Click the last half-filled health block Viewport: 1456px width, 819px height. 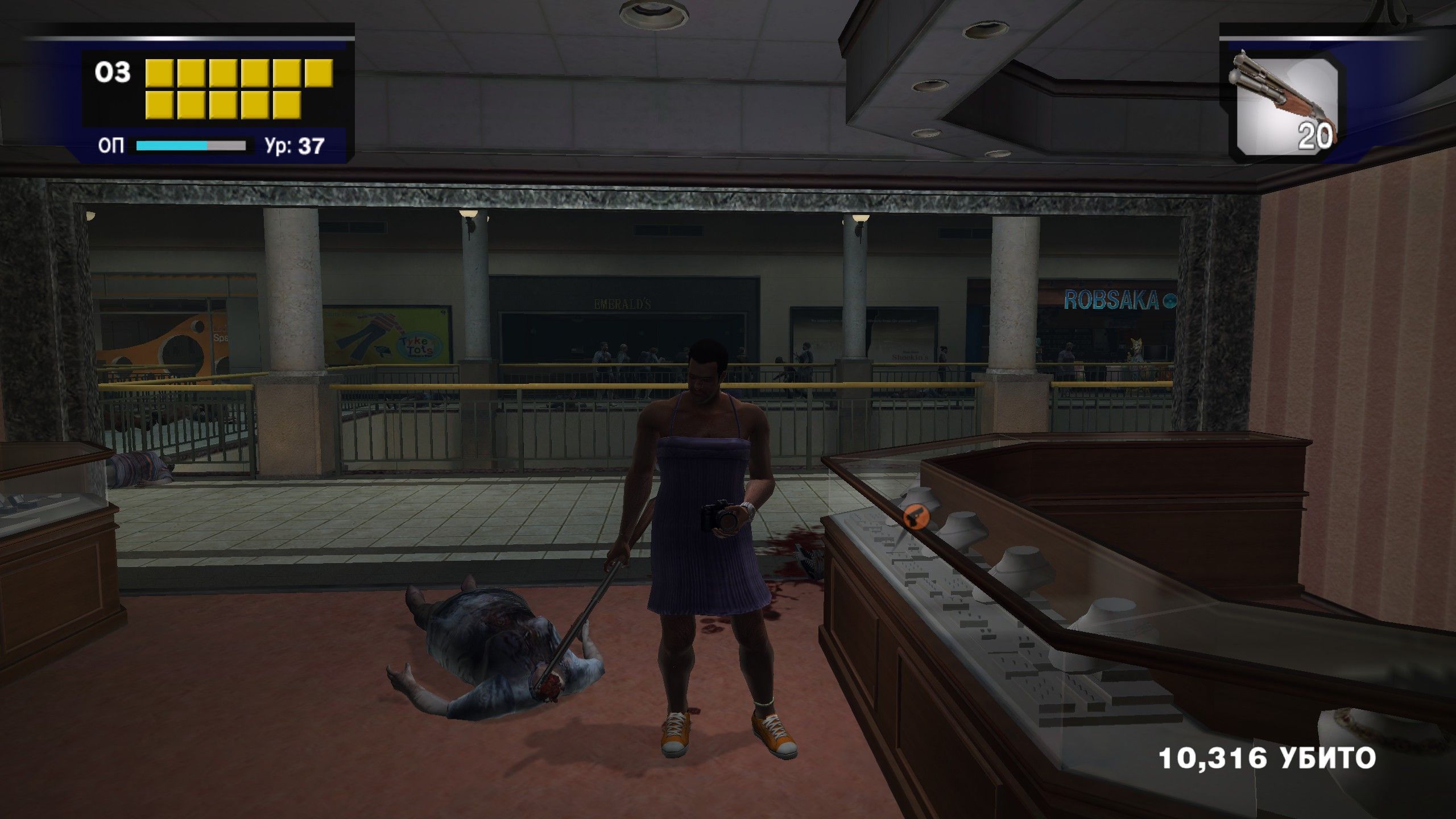pos(319,73)
